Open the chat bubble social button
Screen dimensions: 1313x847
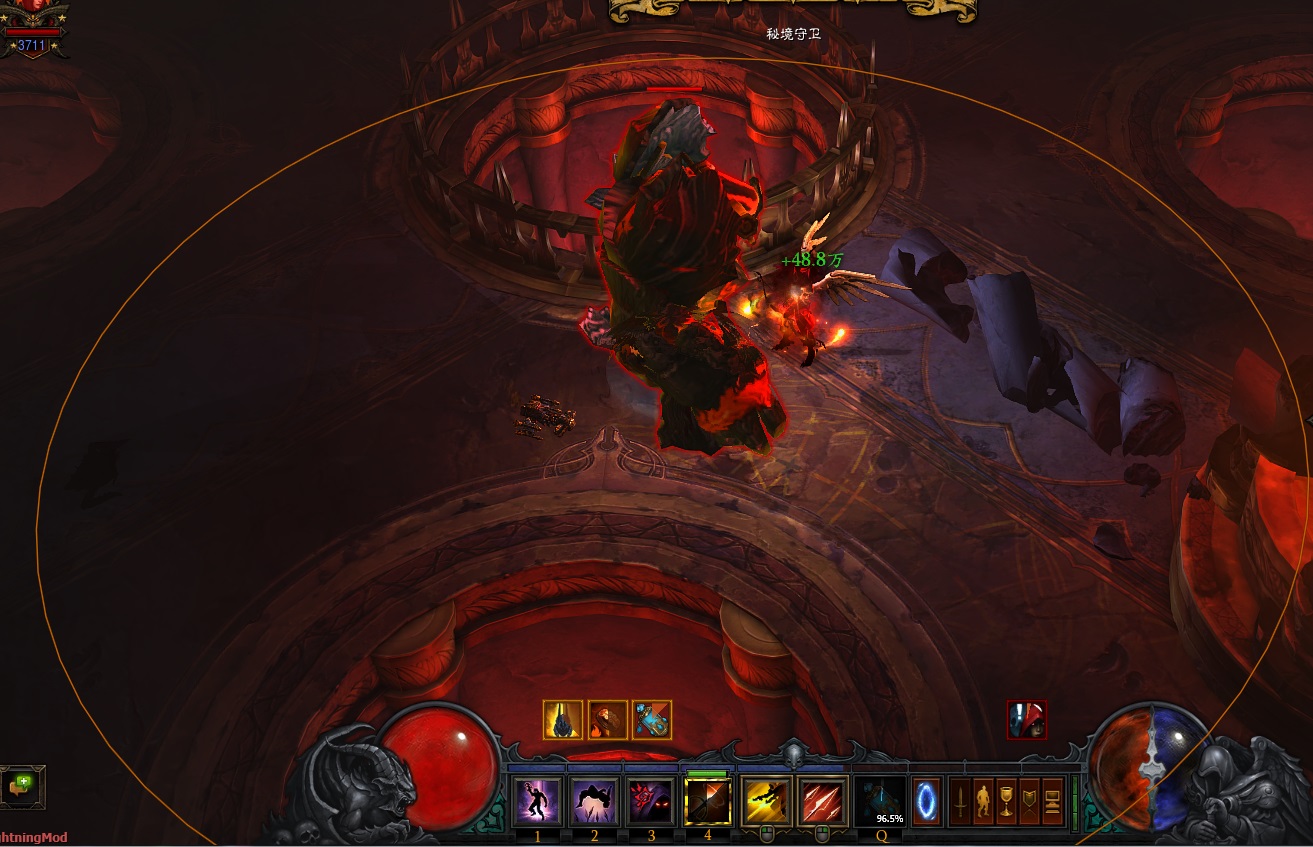pyautogui.click(x=20, y=787)
